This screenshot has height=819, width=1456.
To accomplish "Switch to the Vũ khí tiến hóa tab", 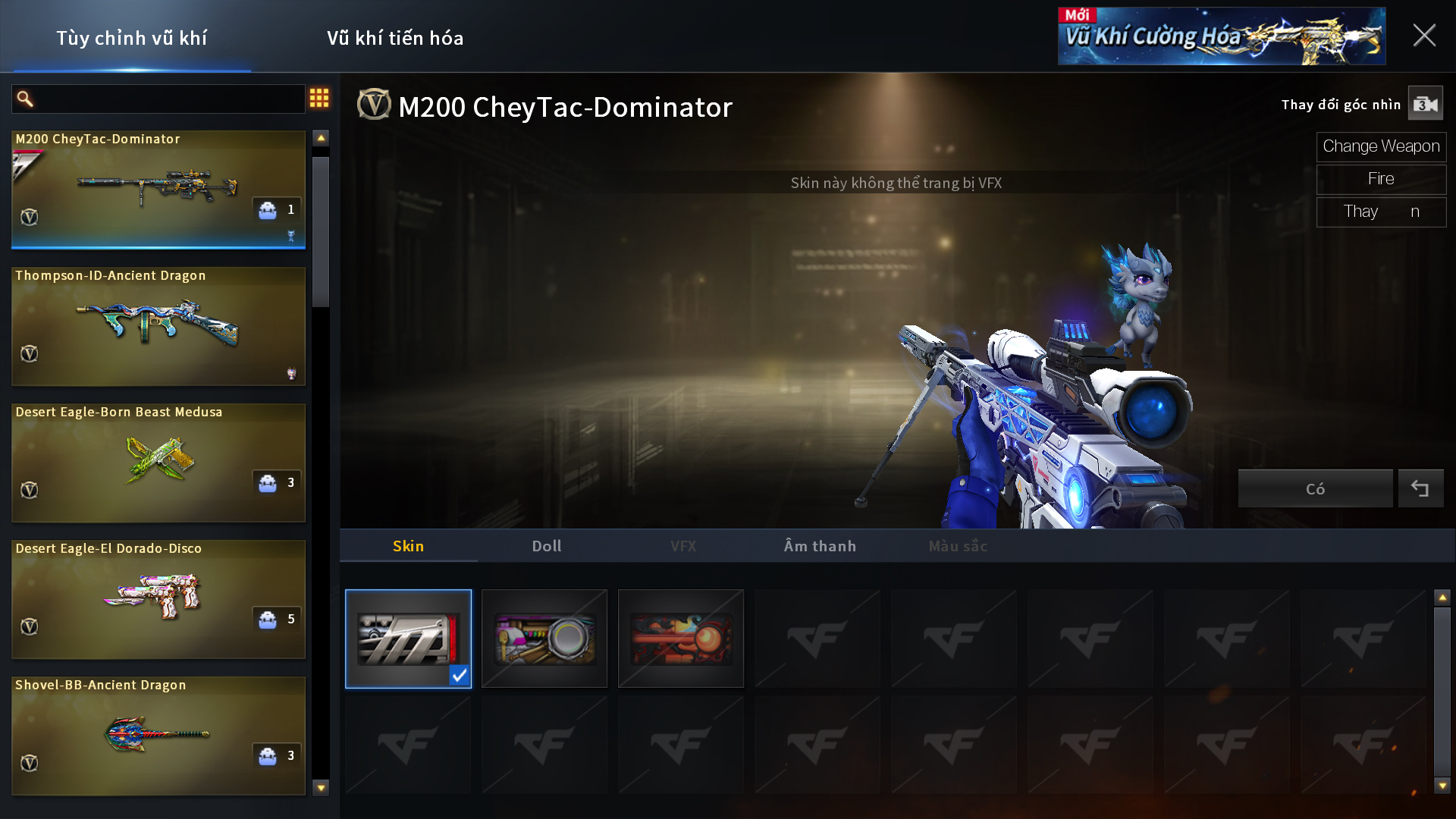I will pyautogui.click(x=396, y=38).
